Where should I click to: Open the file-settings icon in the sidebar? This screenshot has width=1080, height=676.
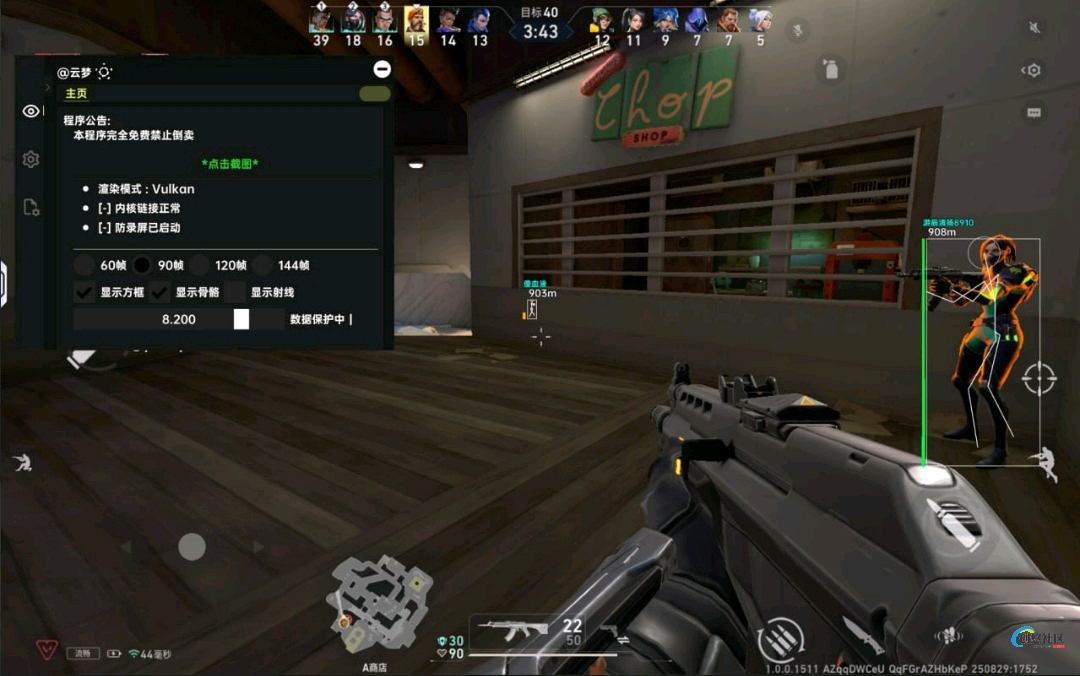[x=31, y=207]
